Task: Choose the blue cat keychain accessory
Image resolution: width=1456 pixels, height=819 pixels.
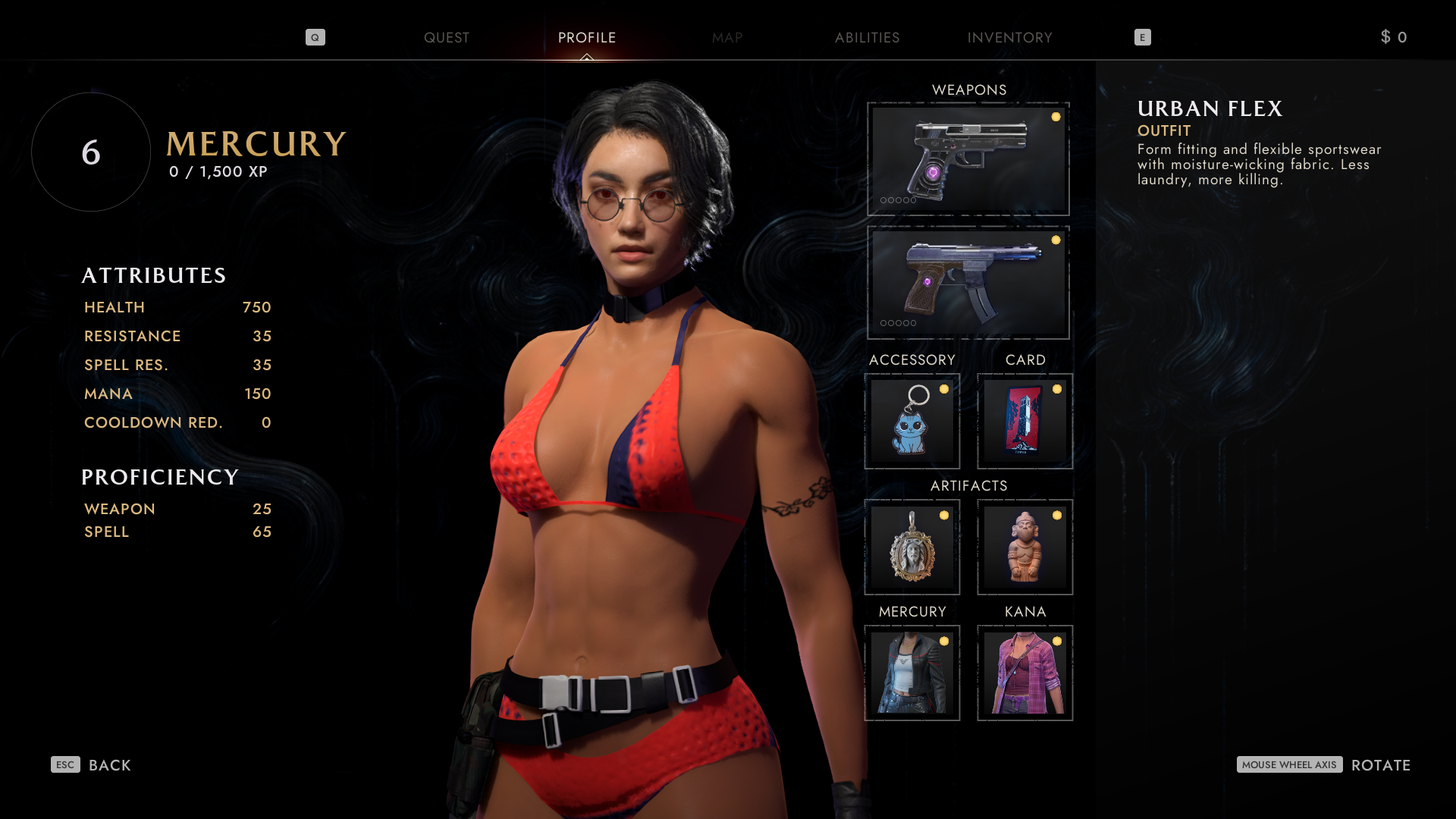Action: [912, 422]
